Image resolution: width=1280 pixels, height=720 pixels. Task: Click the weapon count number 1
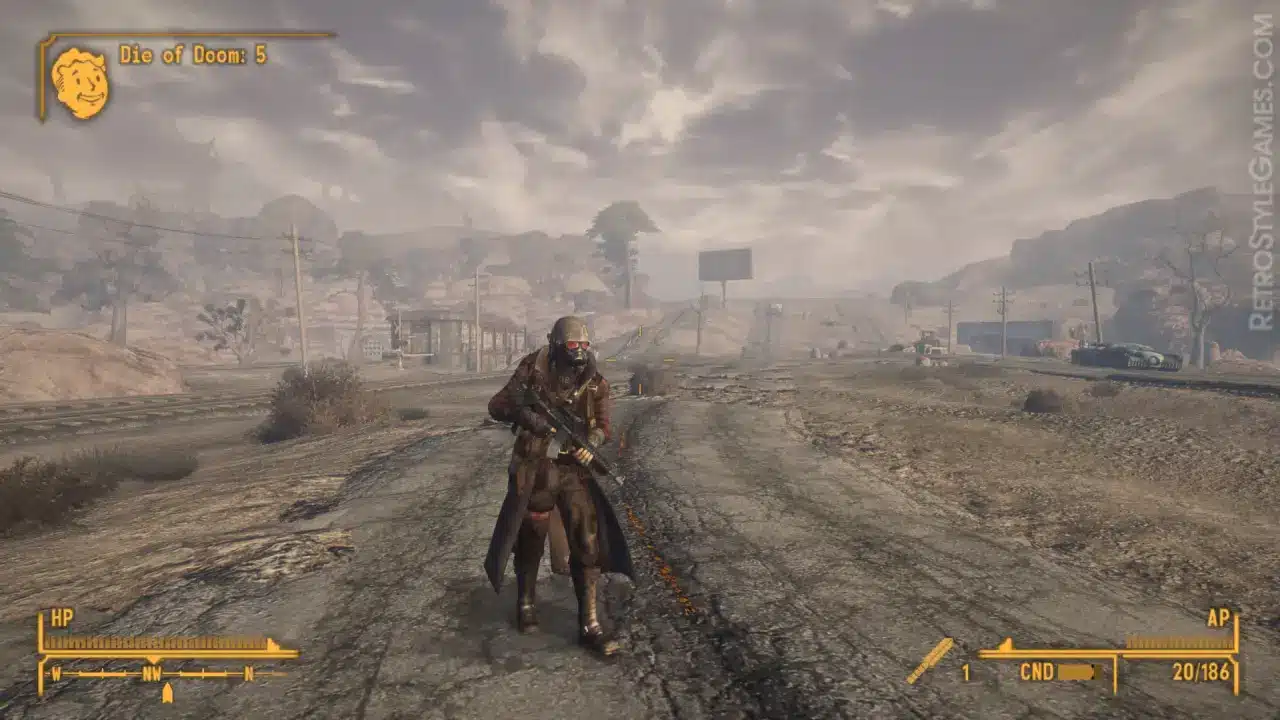pyautogui.click(x=966, y=672)
